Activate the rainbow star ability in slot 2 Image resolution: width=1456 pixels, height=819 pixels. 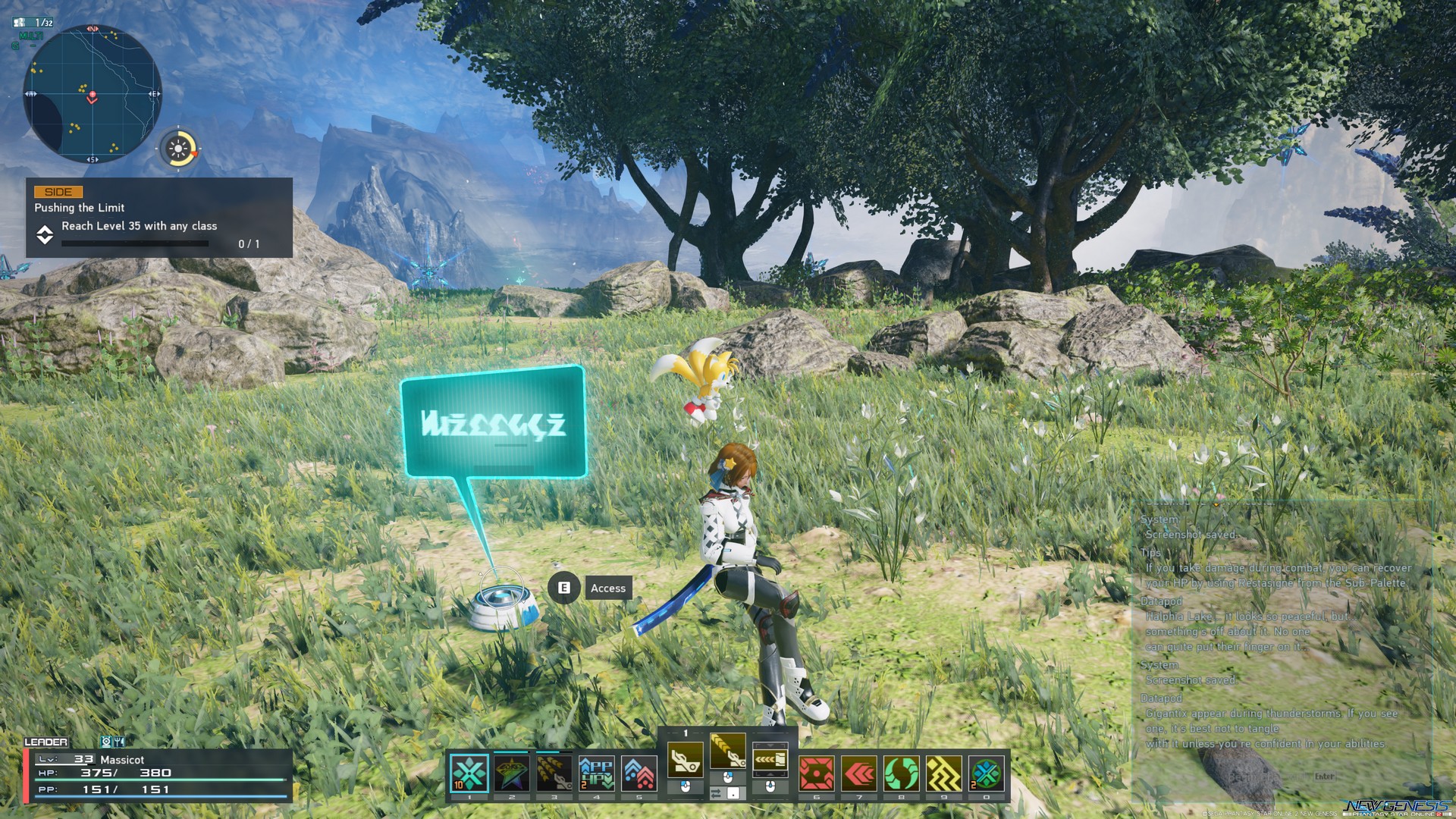512,773
